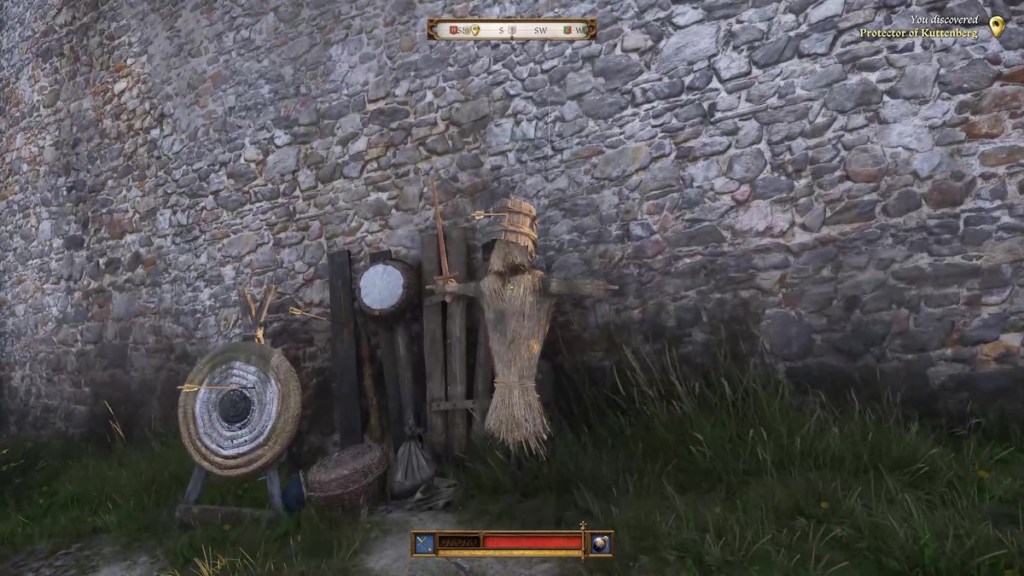This screenshot has width=1024, height=576.
Task: Select the yellow shield marker on compass
Action: pyautogui.click(x=475, y=30)
